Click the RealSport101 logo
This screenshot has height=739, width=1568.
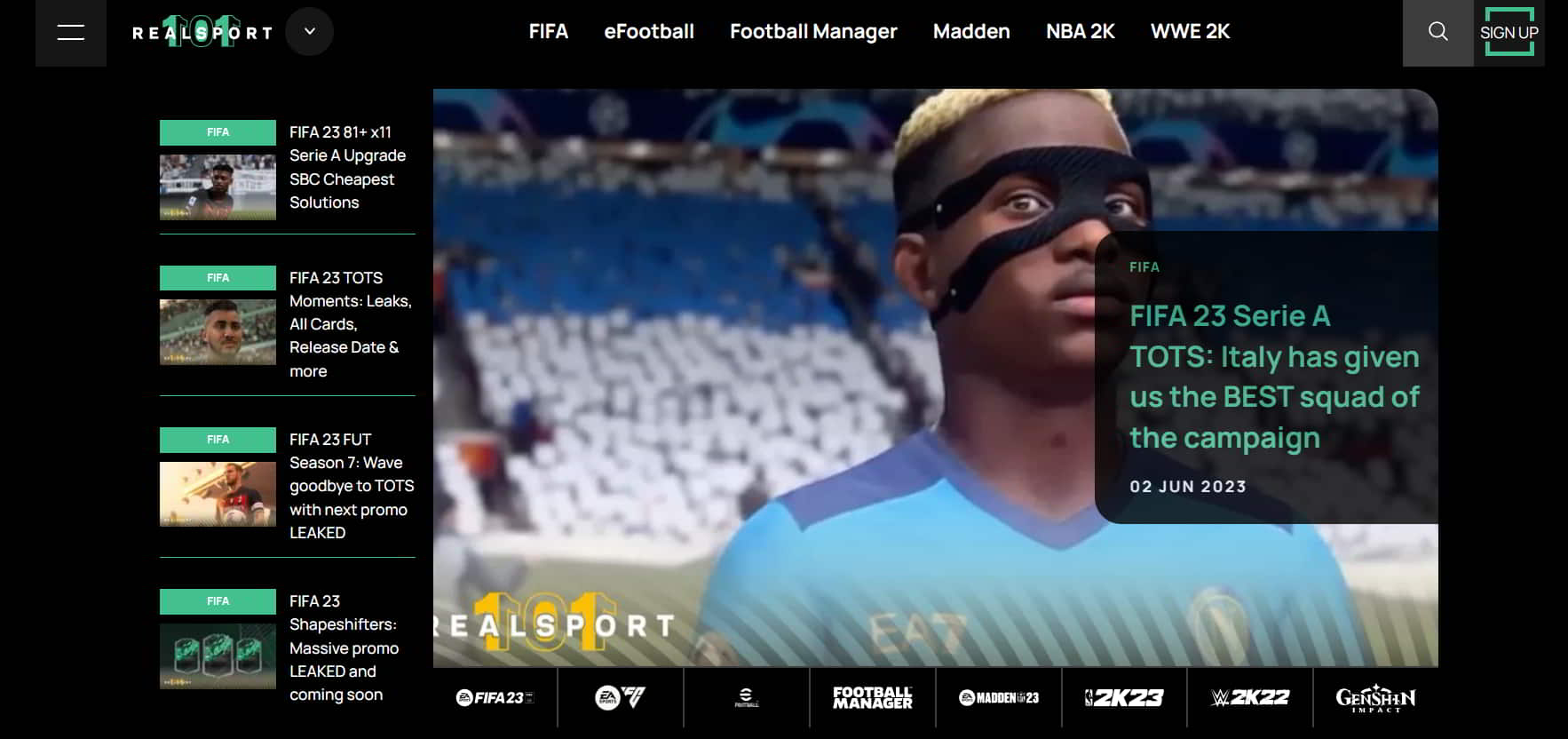[x=202, y=33]
